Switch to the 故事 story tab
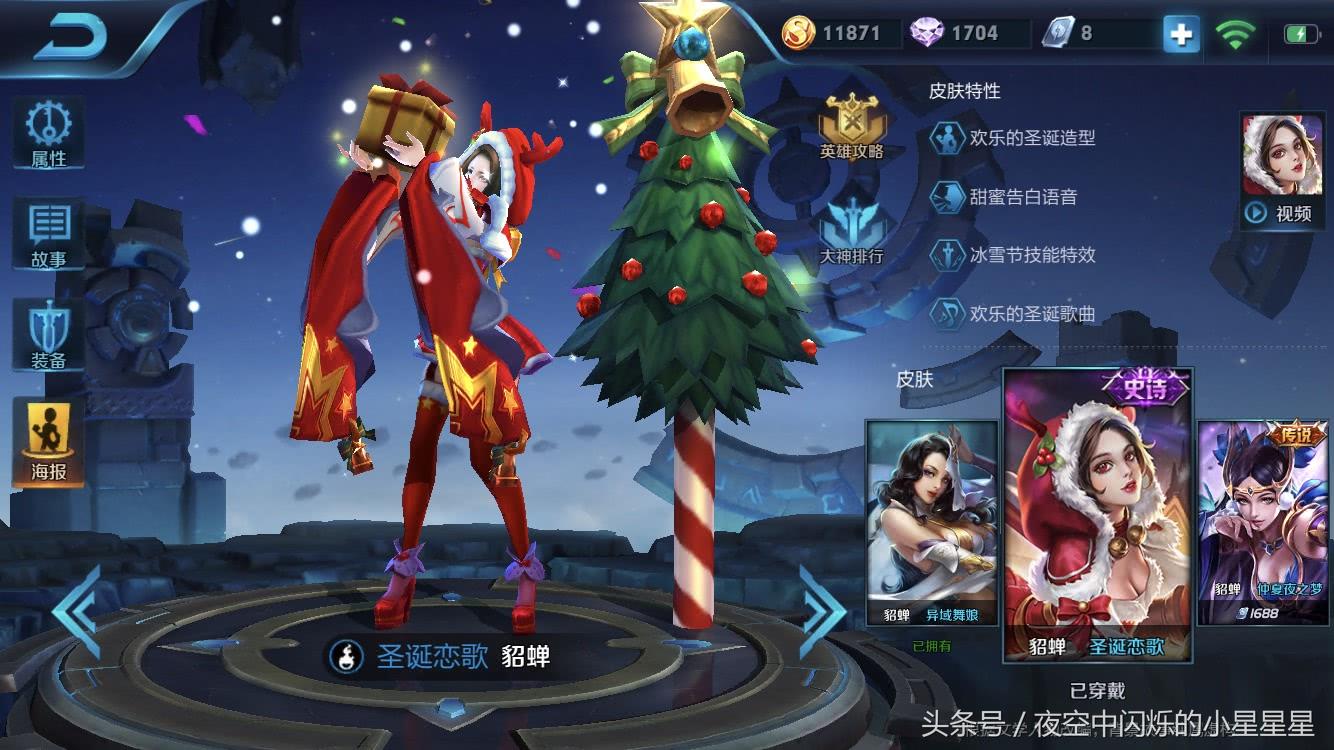 [x=48, y=234]
